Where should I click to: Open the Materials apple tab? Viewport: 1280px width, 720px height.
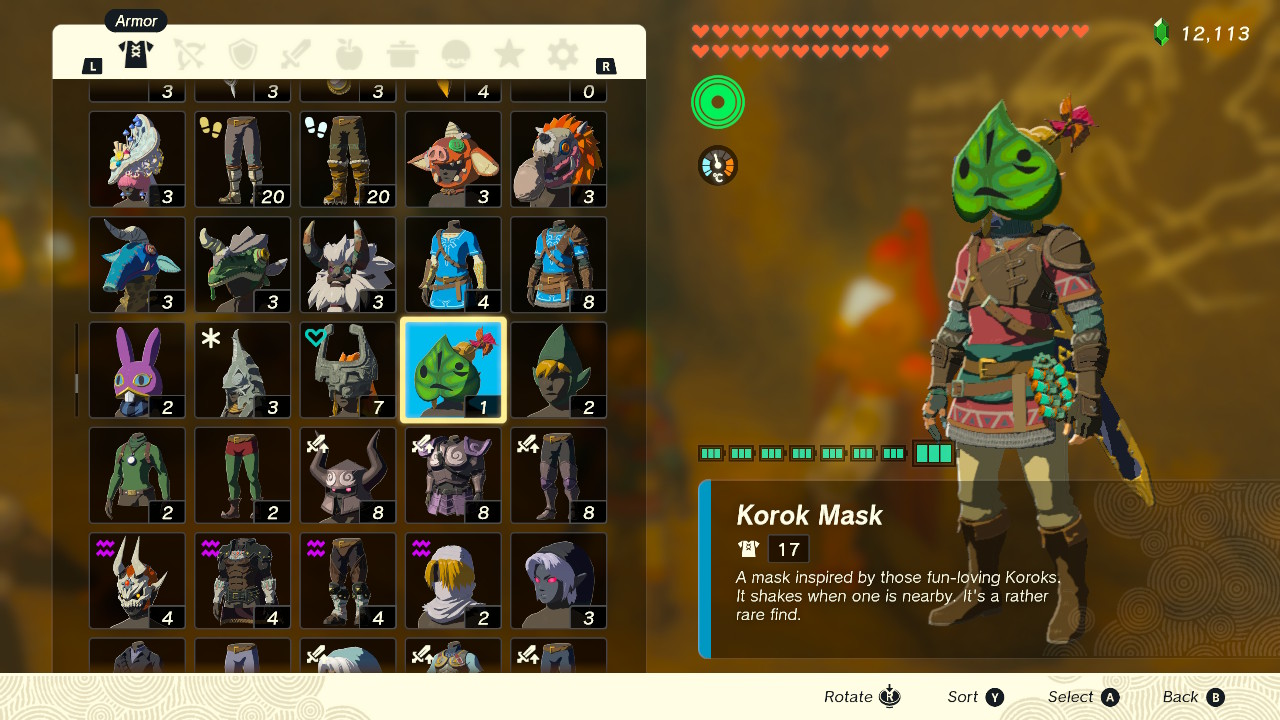(x=349, y=53)
